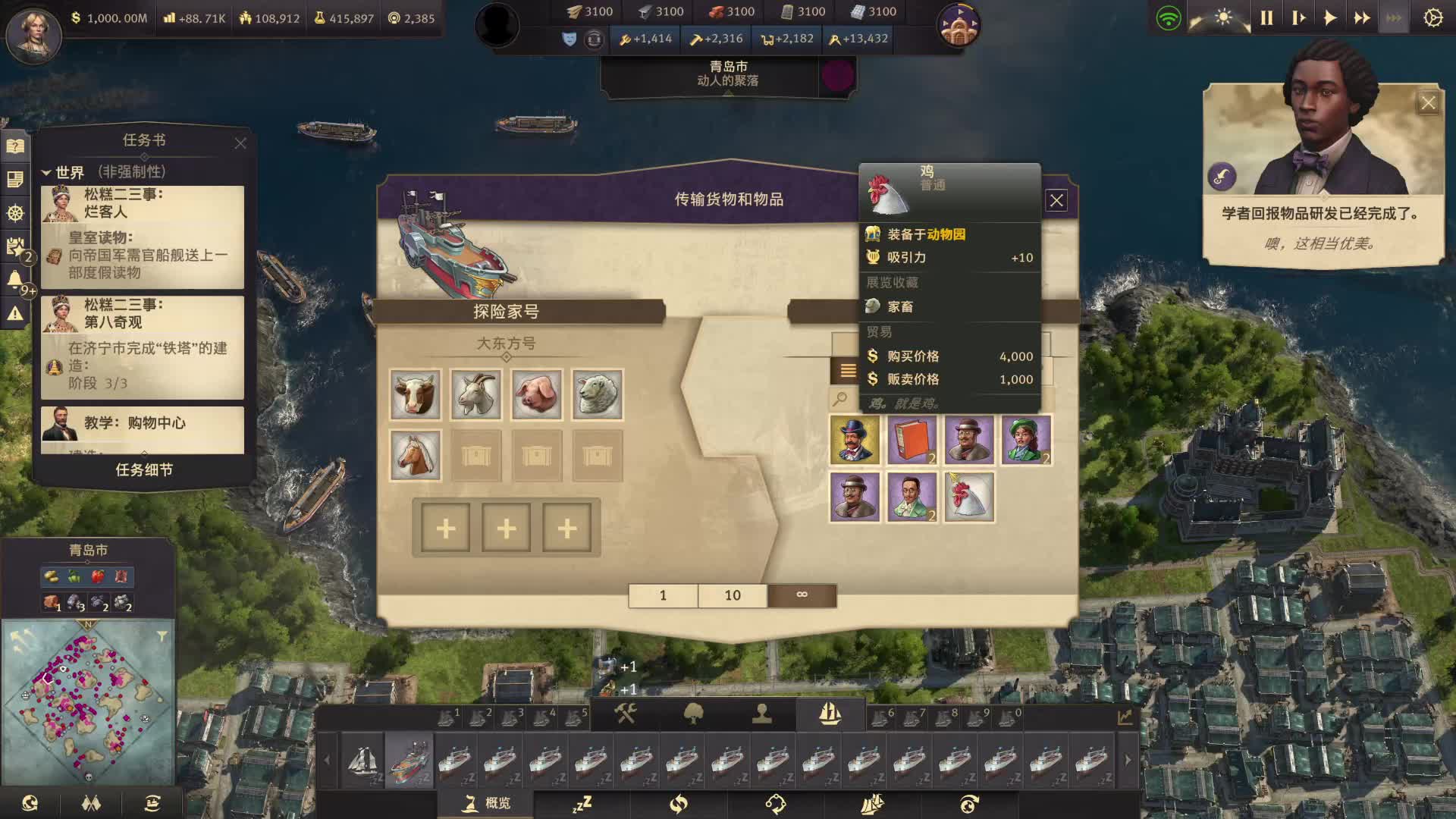Select the cow item slot
The width and height of the screenshot is (1456, 819).
pos(415,394)
